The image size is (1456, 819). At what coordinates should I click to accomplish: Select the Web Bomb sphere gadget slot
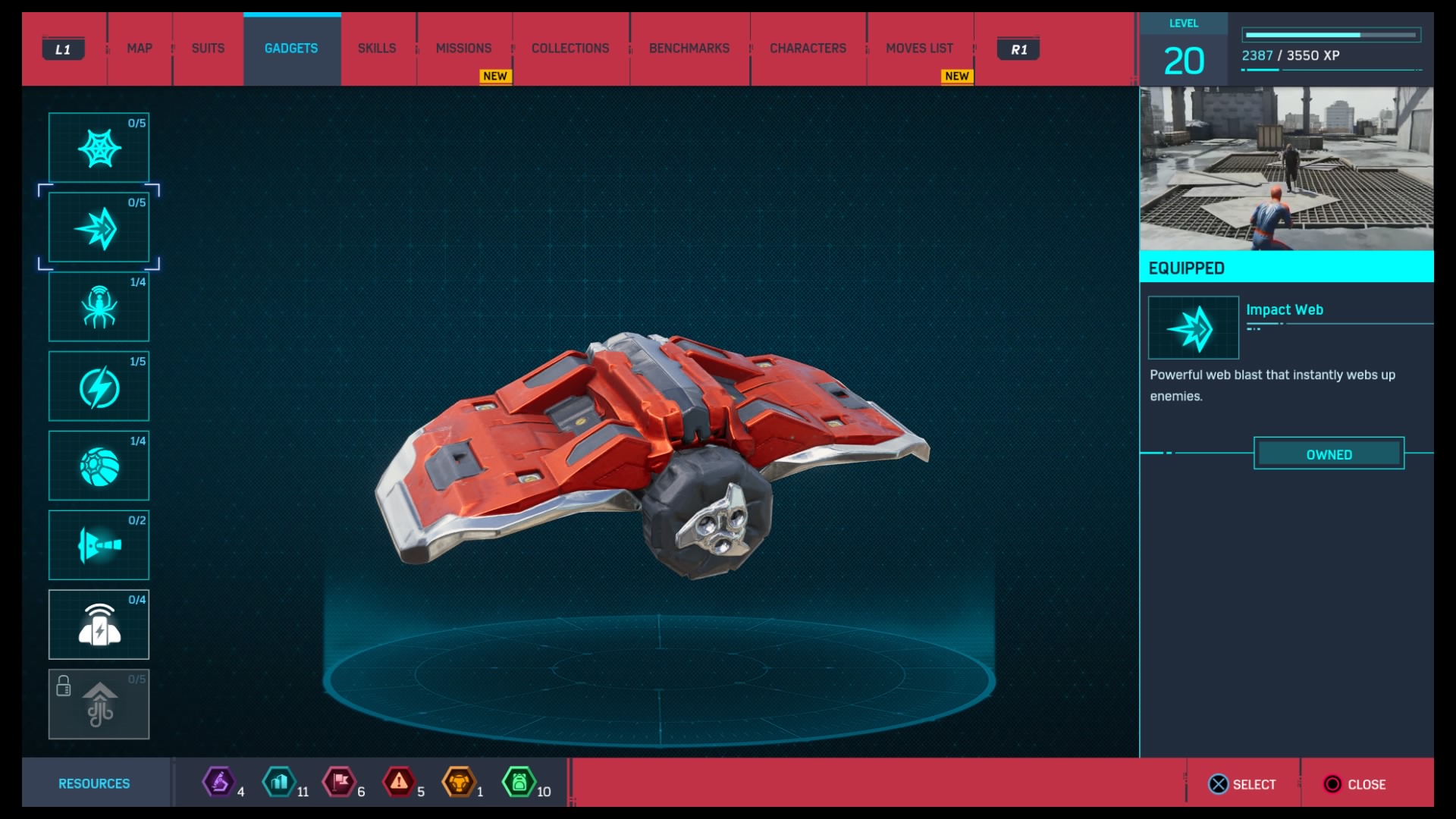point(99,466)
